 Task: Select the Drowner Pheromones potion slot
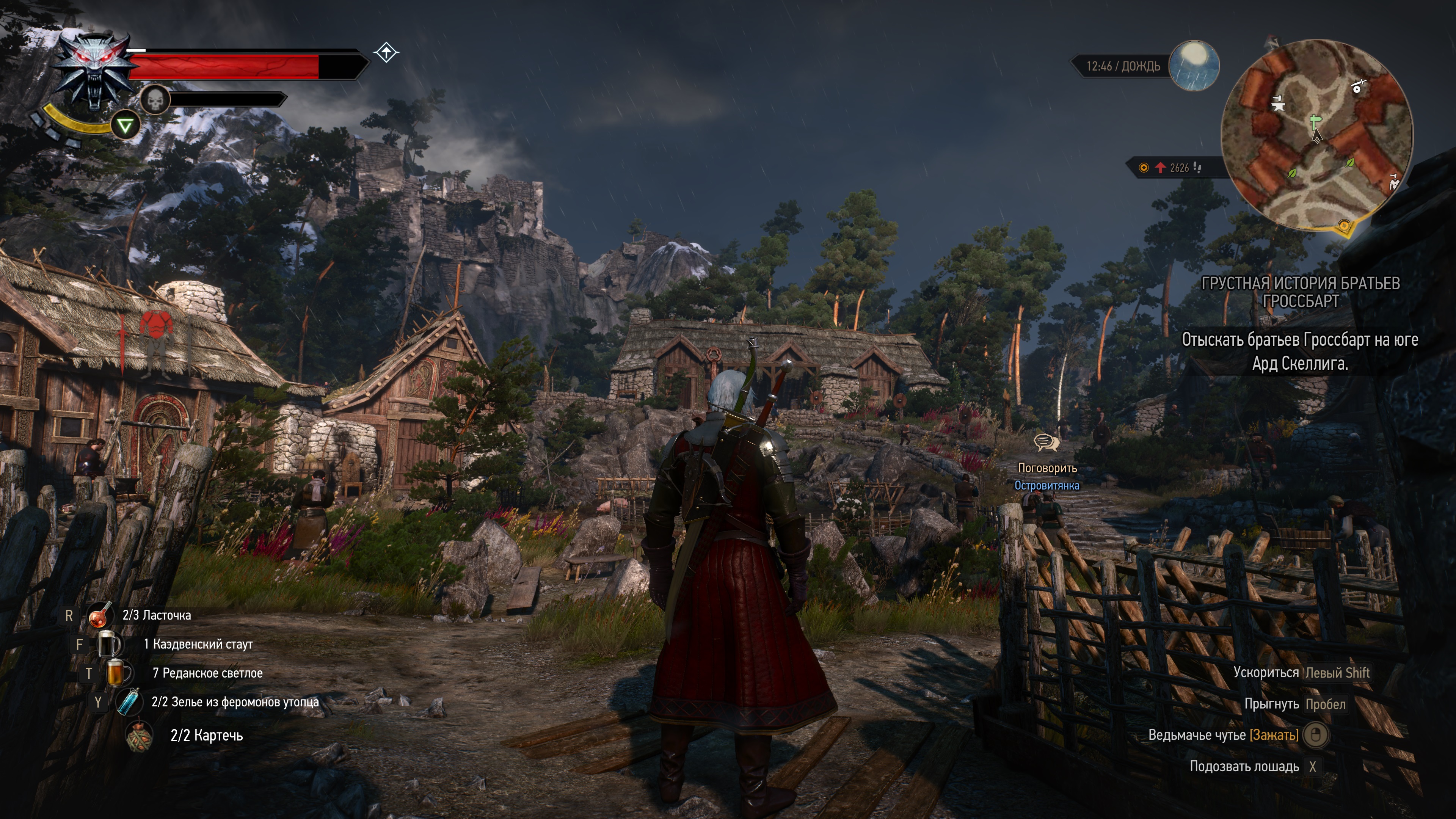click(128, 702)
